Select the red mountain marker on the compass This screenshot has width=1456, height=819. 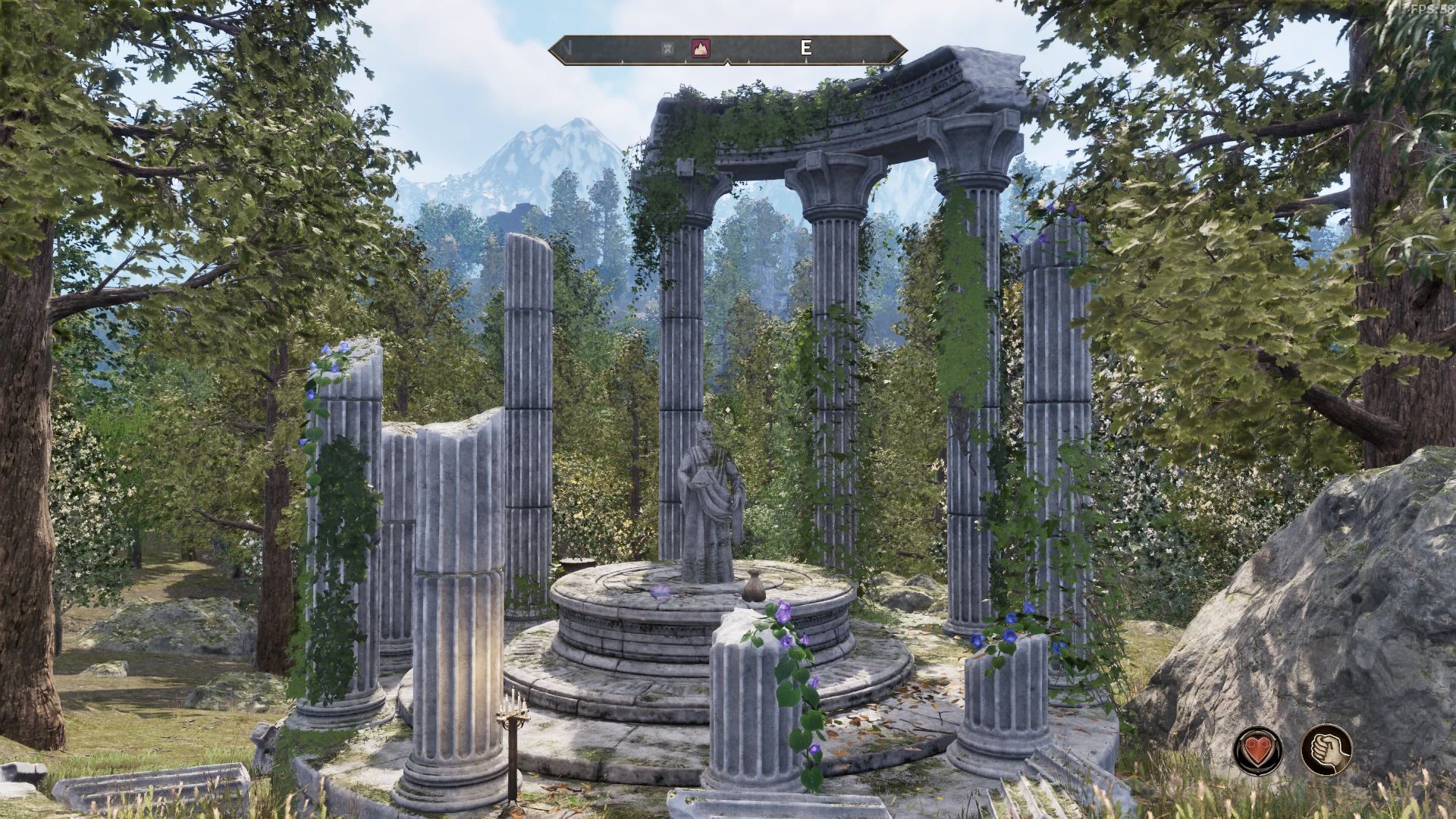[x=701, y=49]
